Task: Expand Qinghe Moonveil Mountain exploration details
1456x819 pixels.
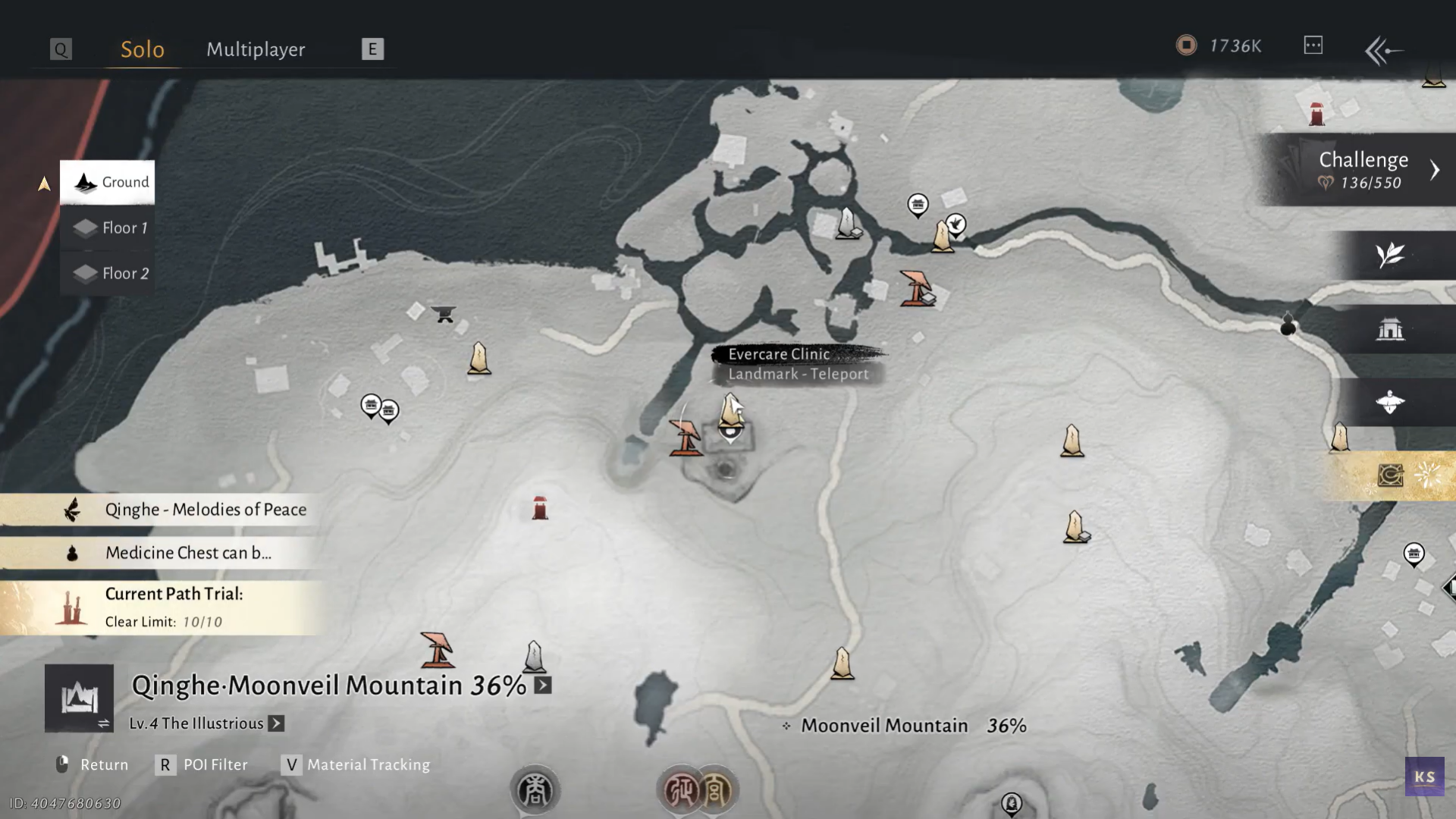Action: tap(543, 686)
